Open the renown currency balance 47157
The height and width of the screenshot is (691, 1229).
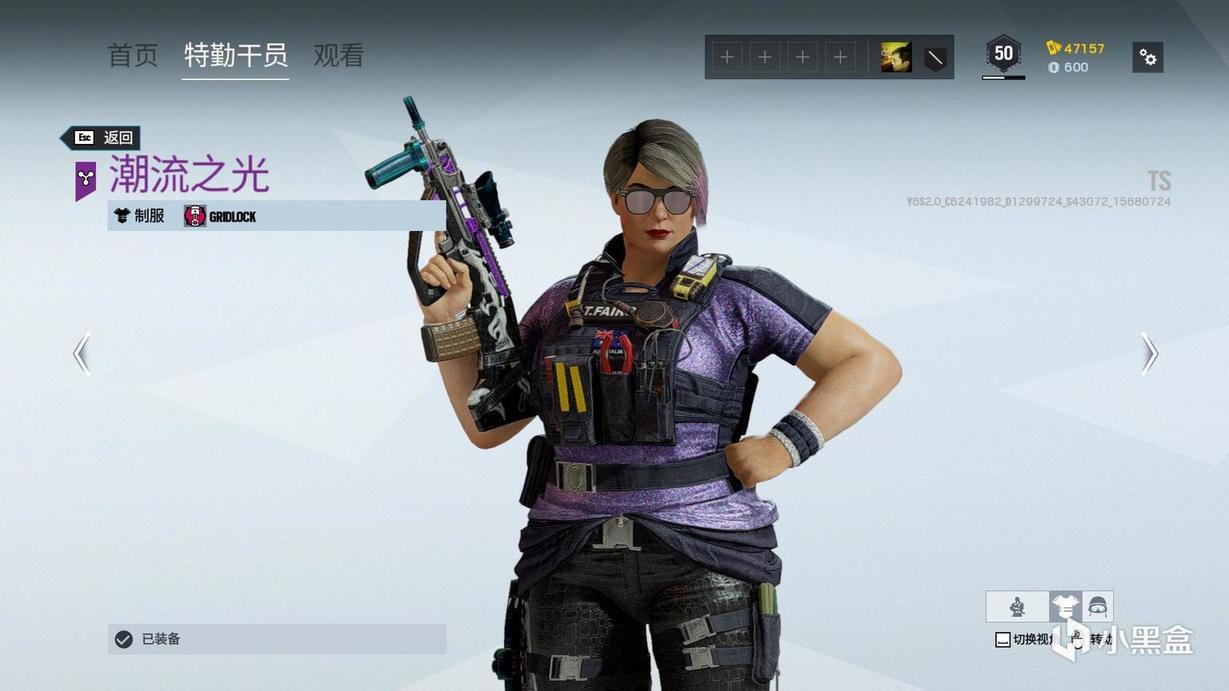tap(1076, 48)
